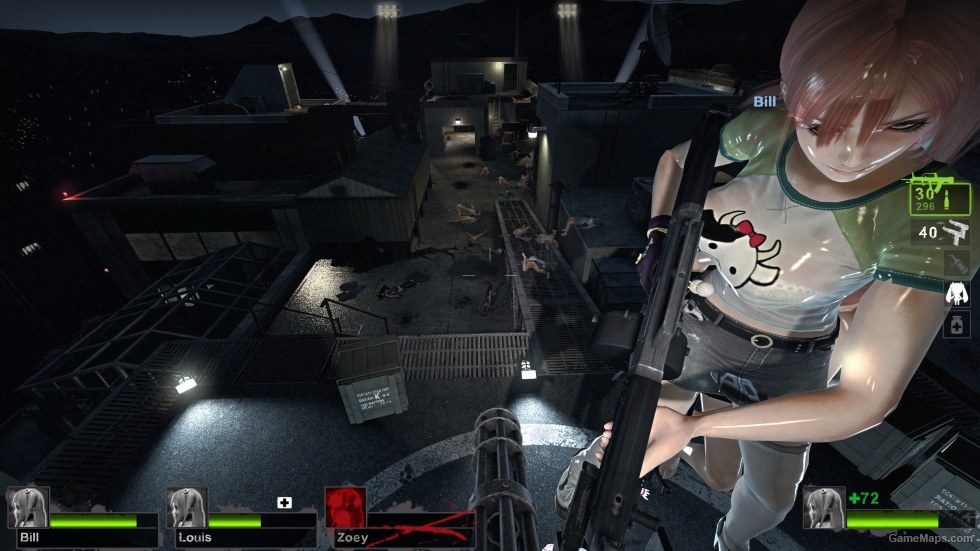Choose the twin-tailed figure medkit slot
980x551 pixels.
(x=957, y=294)
